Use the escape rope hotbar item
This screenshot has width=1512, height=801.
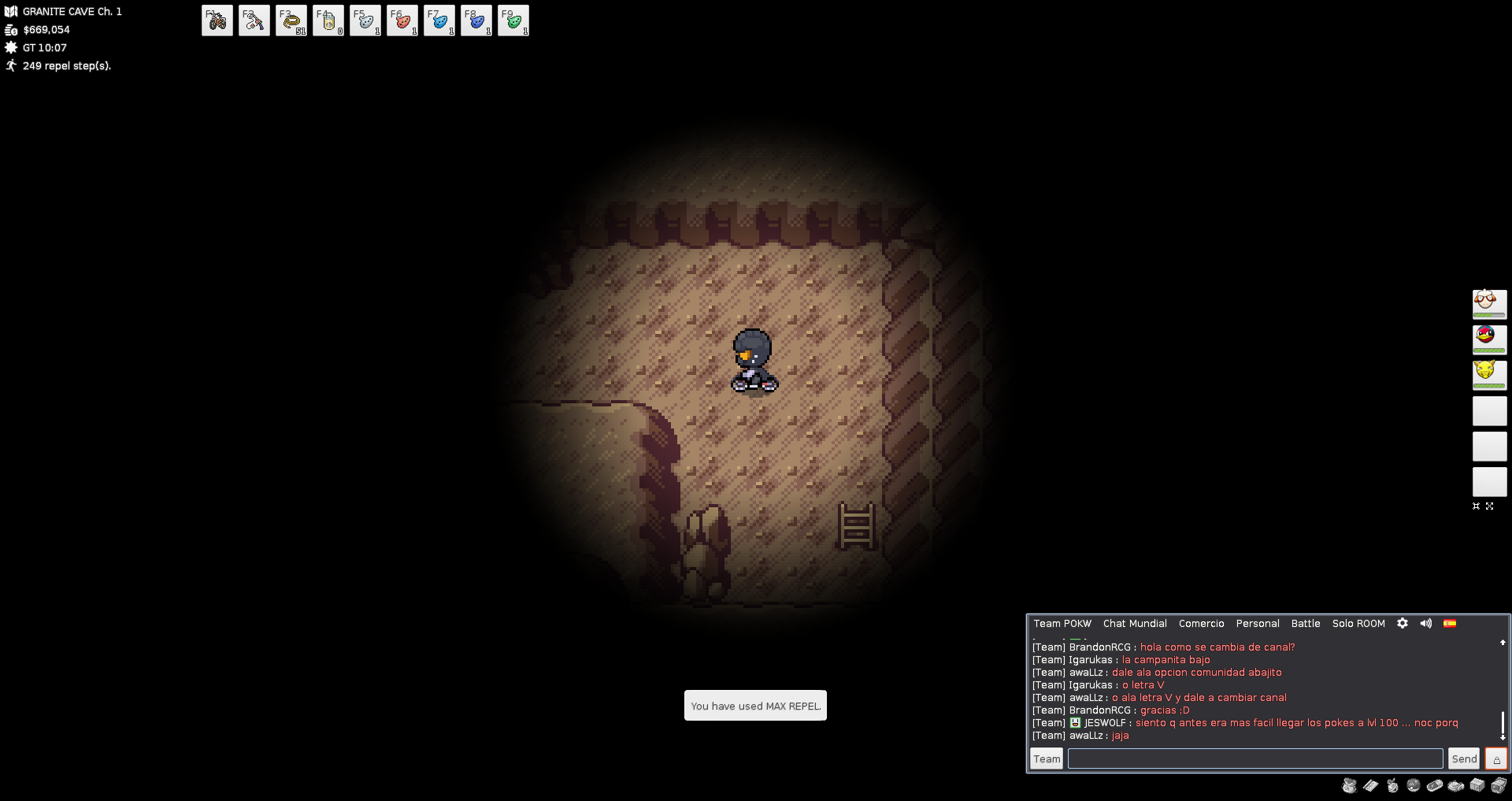pyautogui.click(x=291, y=20)
